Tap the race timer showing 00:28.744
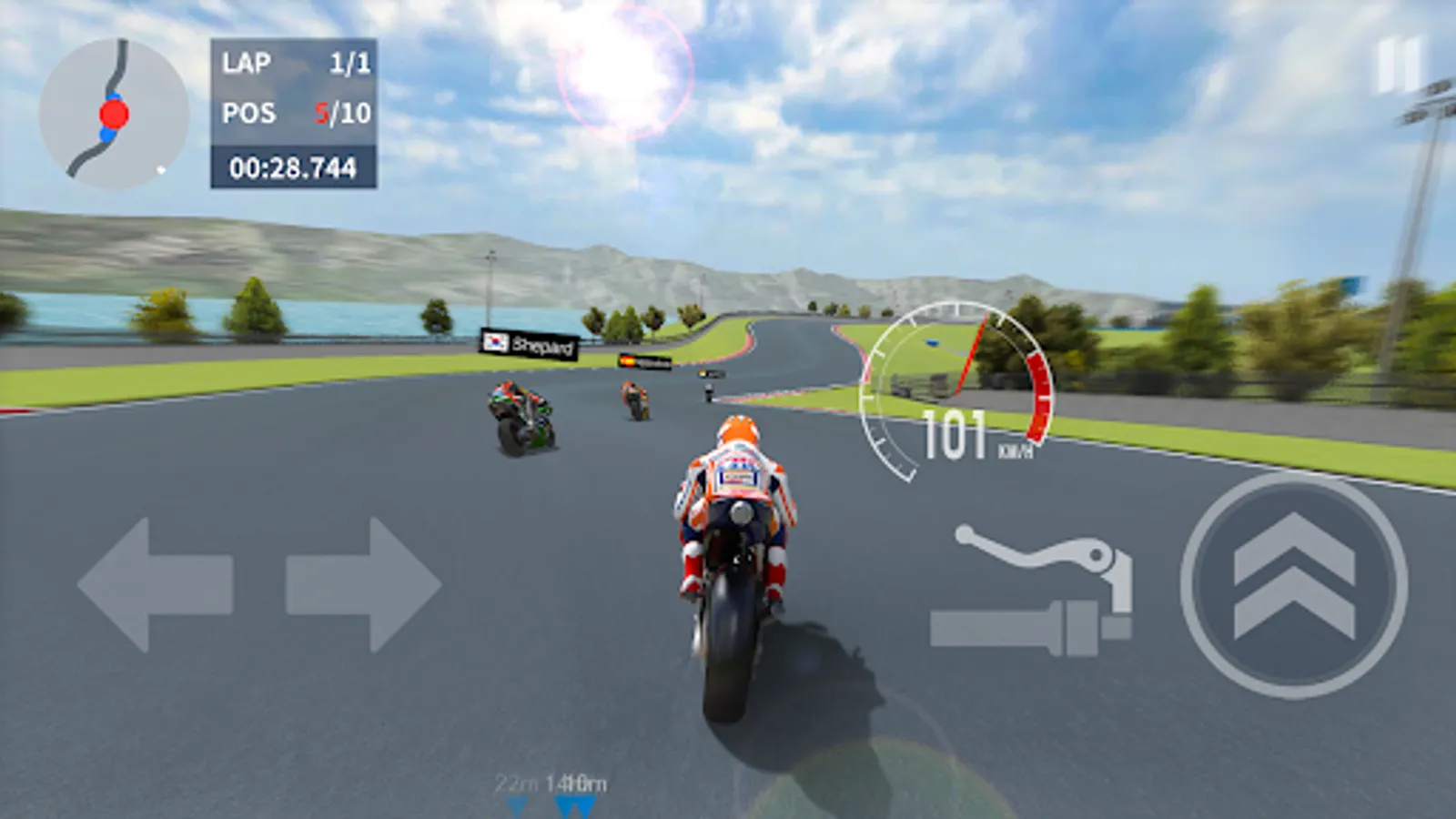 [291, 166]
